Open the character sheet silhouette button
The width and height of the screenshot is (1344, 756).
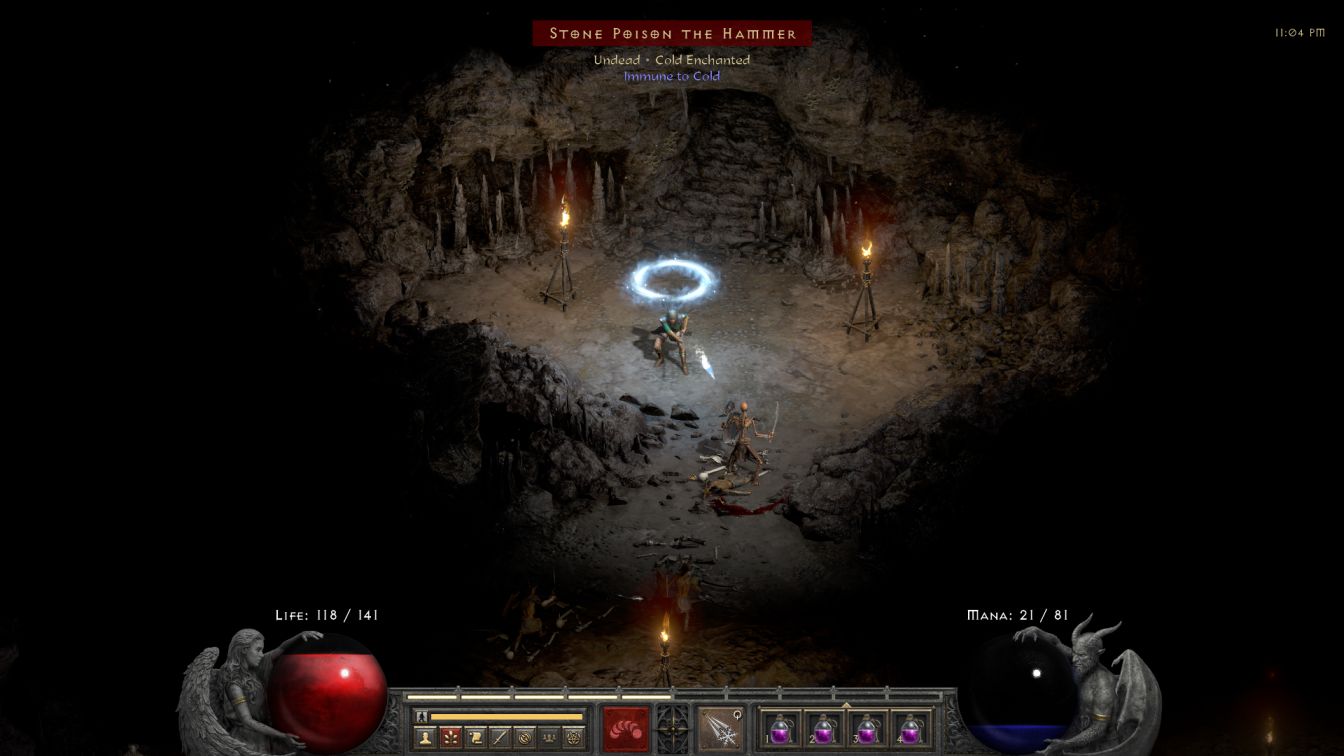pos(425,737)
